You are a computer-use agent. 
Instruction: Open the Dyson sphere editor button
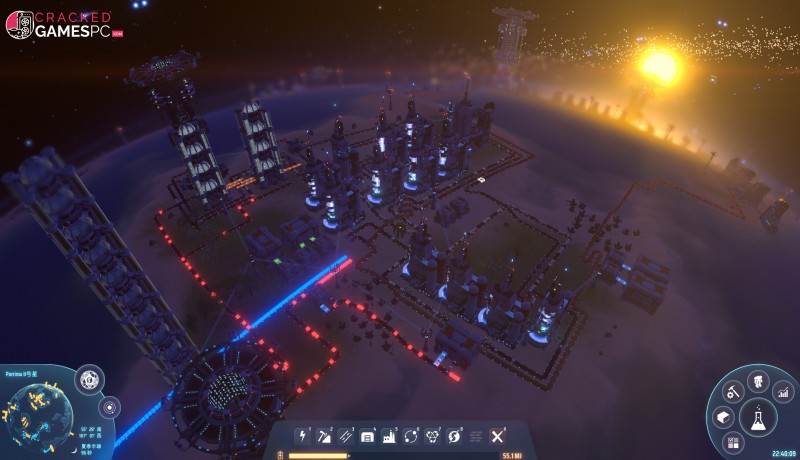pyautogui.click(x=88, y=380)
